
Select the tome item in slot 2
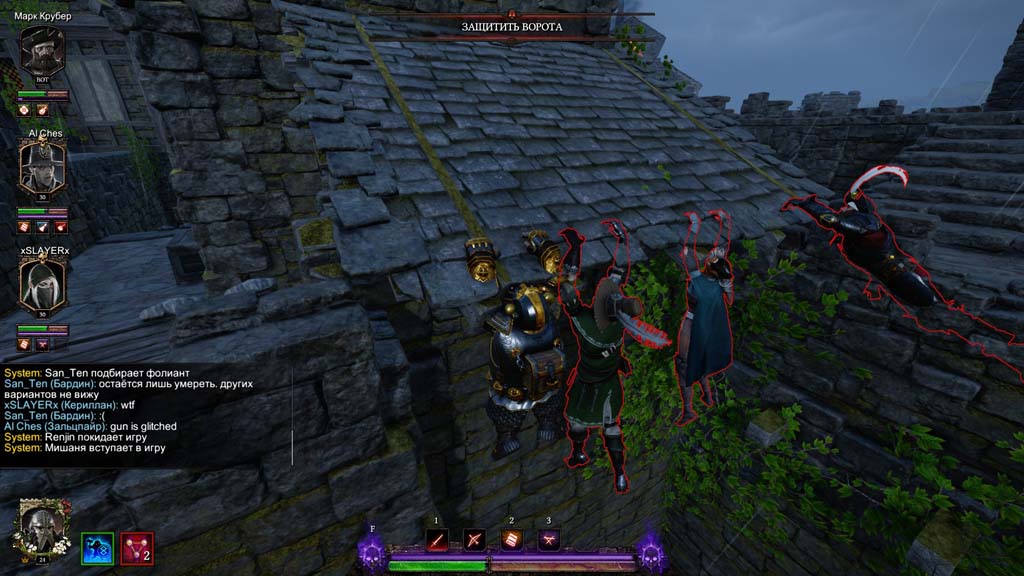[x=511, y=540]
